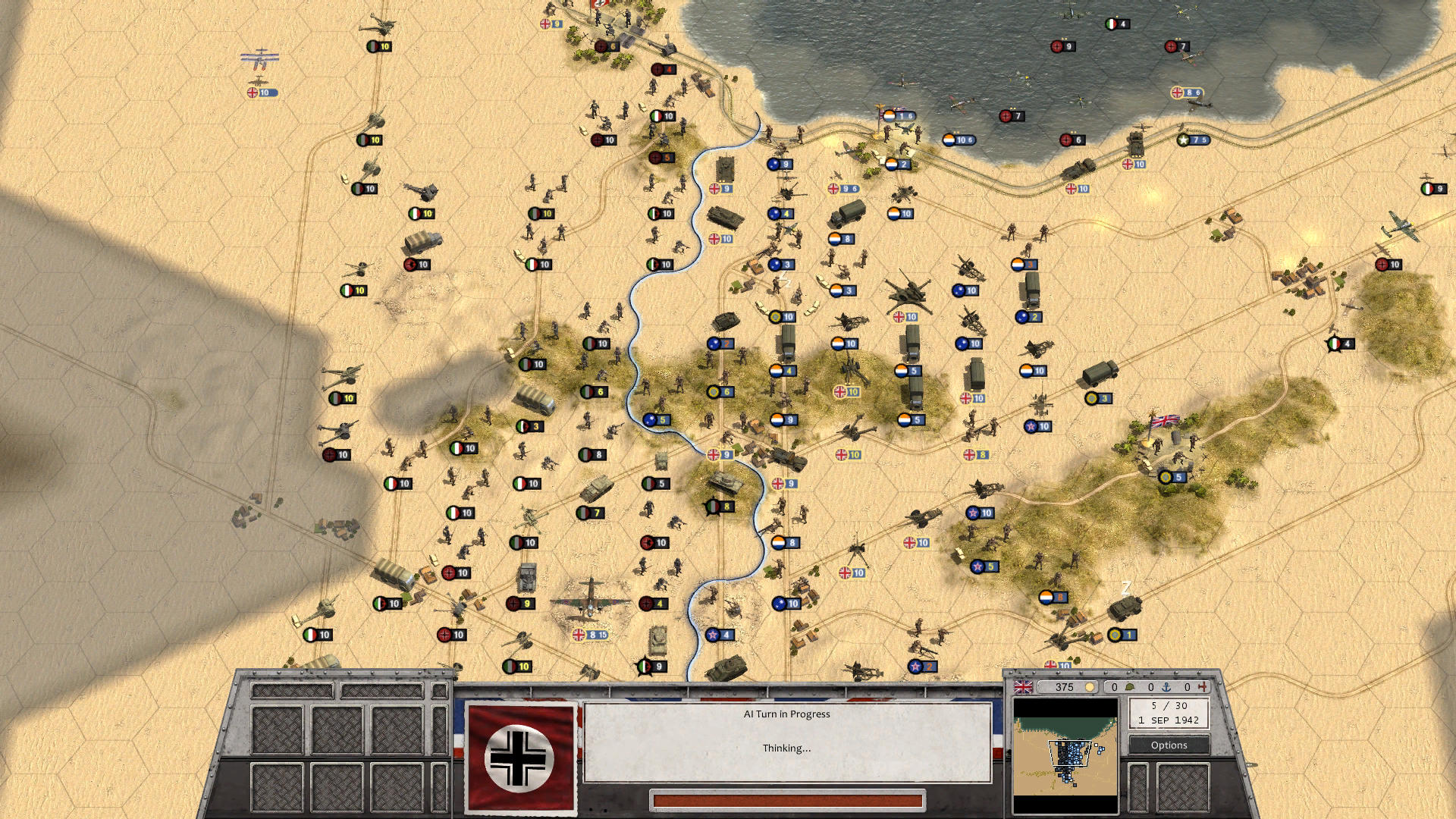Open the Options menu

[x=1169, y=745]
